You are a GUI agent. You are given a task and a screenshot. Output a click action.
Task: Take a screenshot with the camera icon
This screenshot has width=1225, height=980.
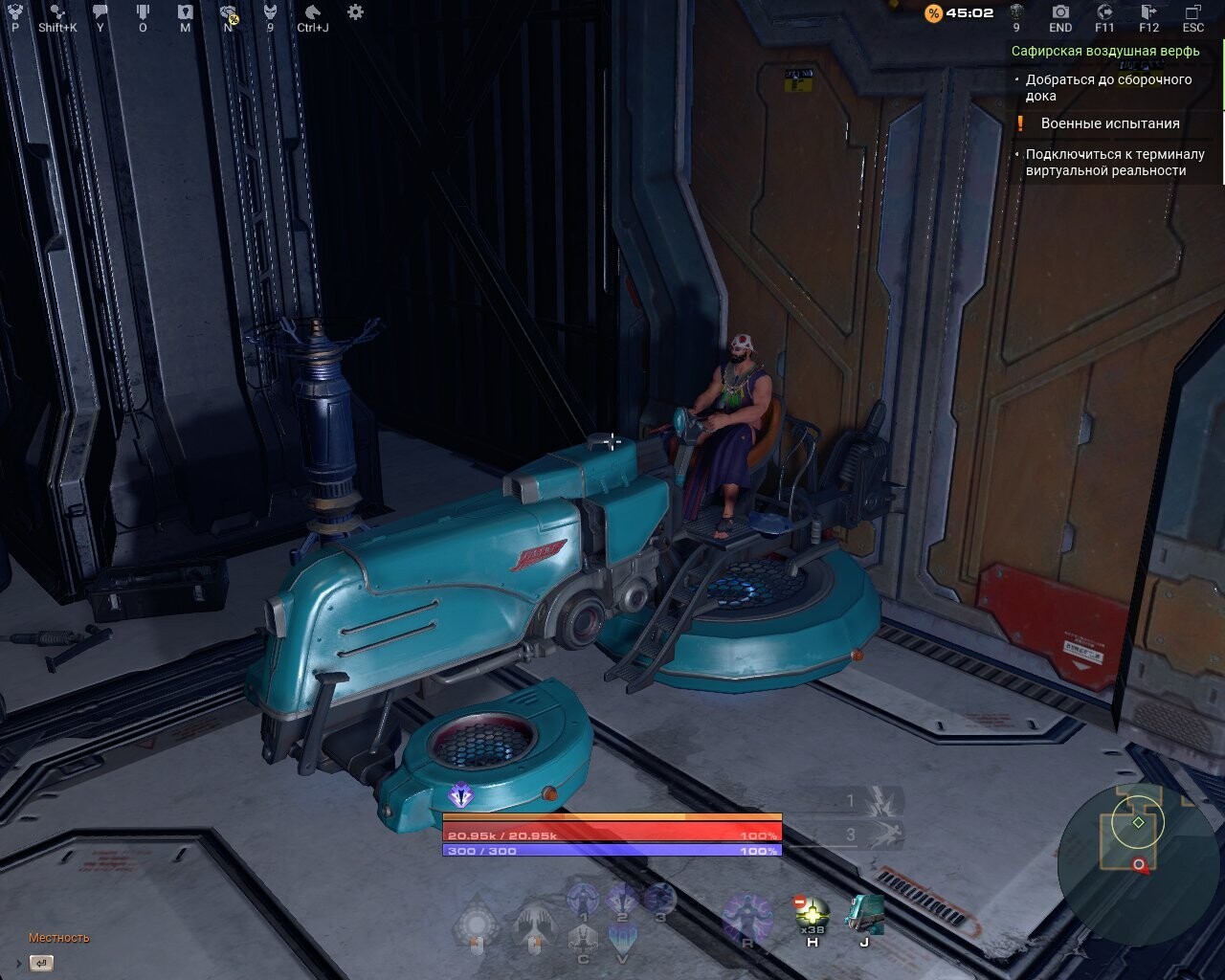point(1060,12)
